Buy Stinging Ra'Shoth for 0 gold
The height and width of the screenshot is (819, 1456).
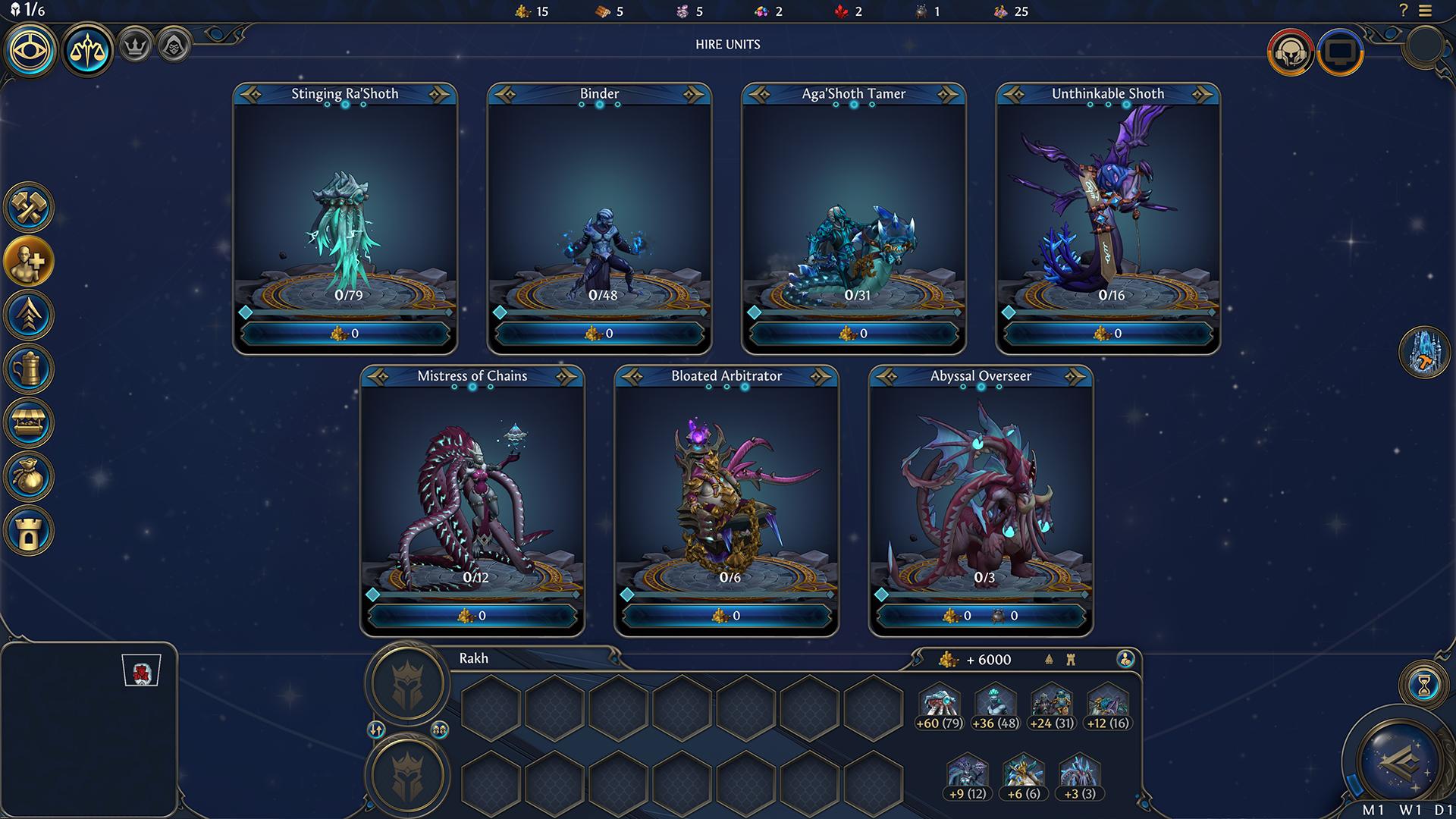pos(345,334)
